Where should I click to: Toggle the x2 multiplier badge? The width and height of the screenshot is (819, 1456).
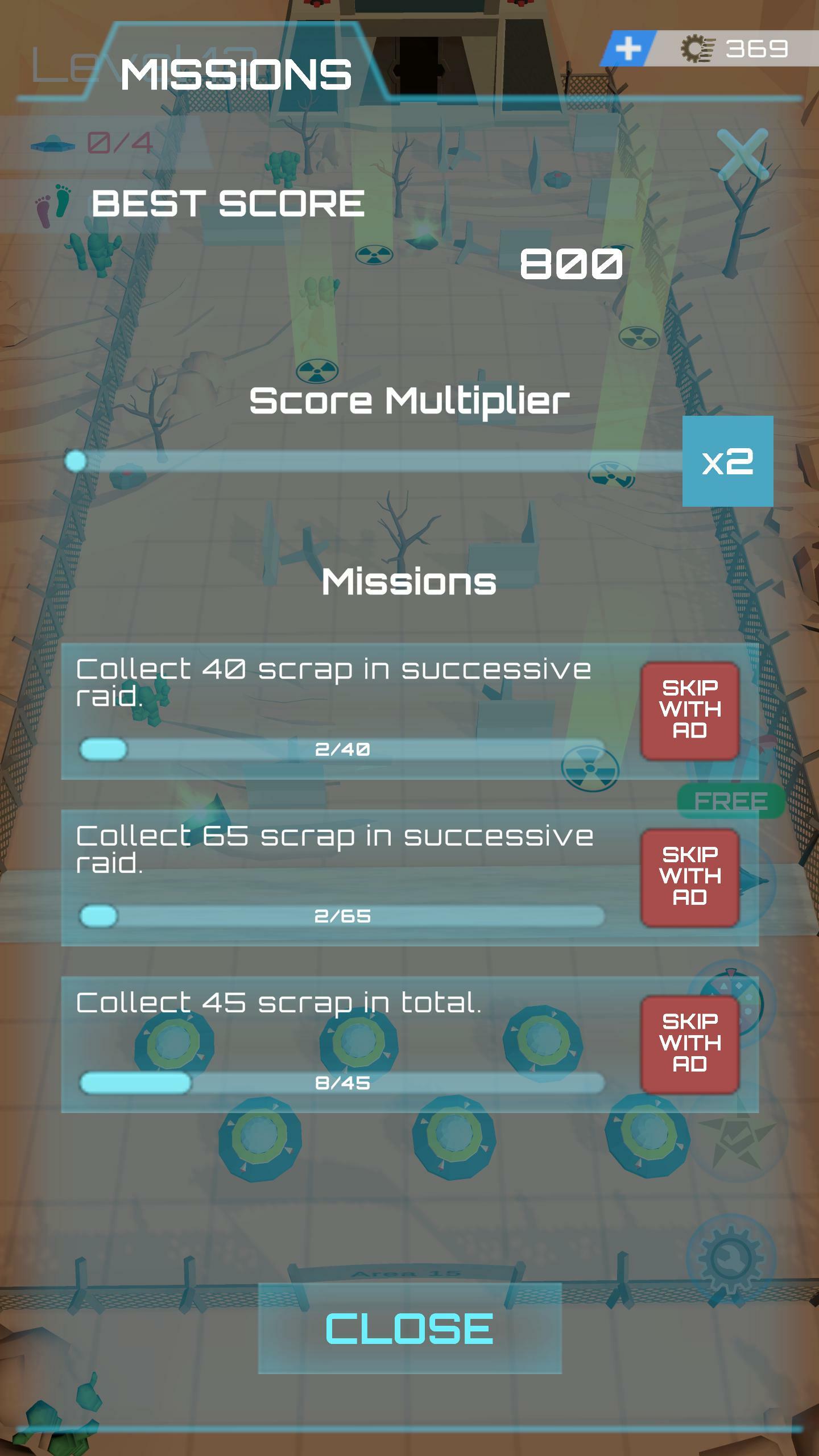pos(728,462)
